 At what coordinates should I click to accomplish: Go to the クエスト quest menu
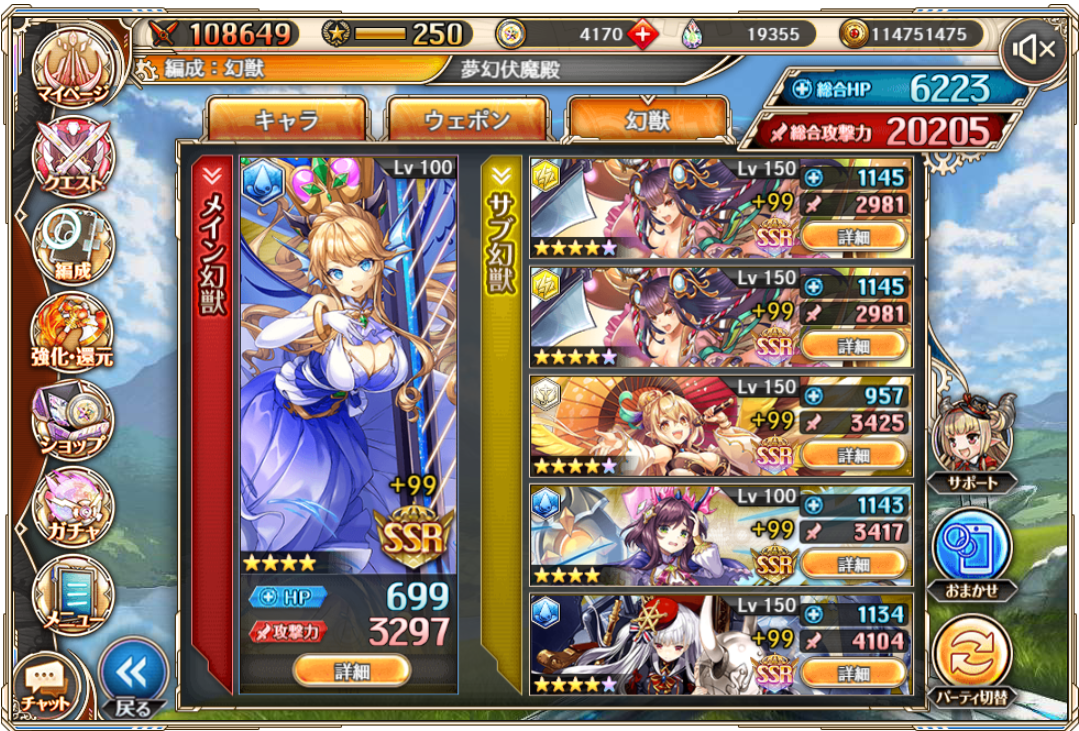72,158
